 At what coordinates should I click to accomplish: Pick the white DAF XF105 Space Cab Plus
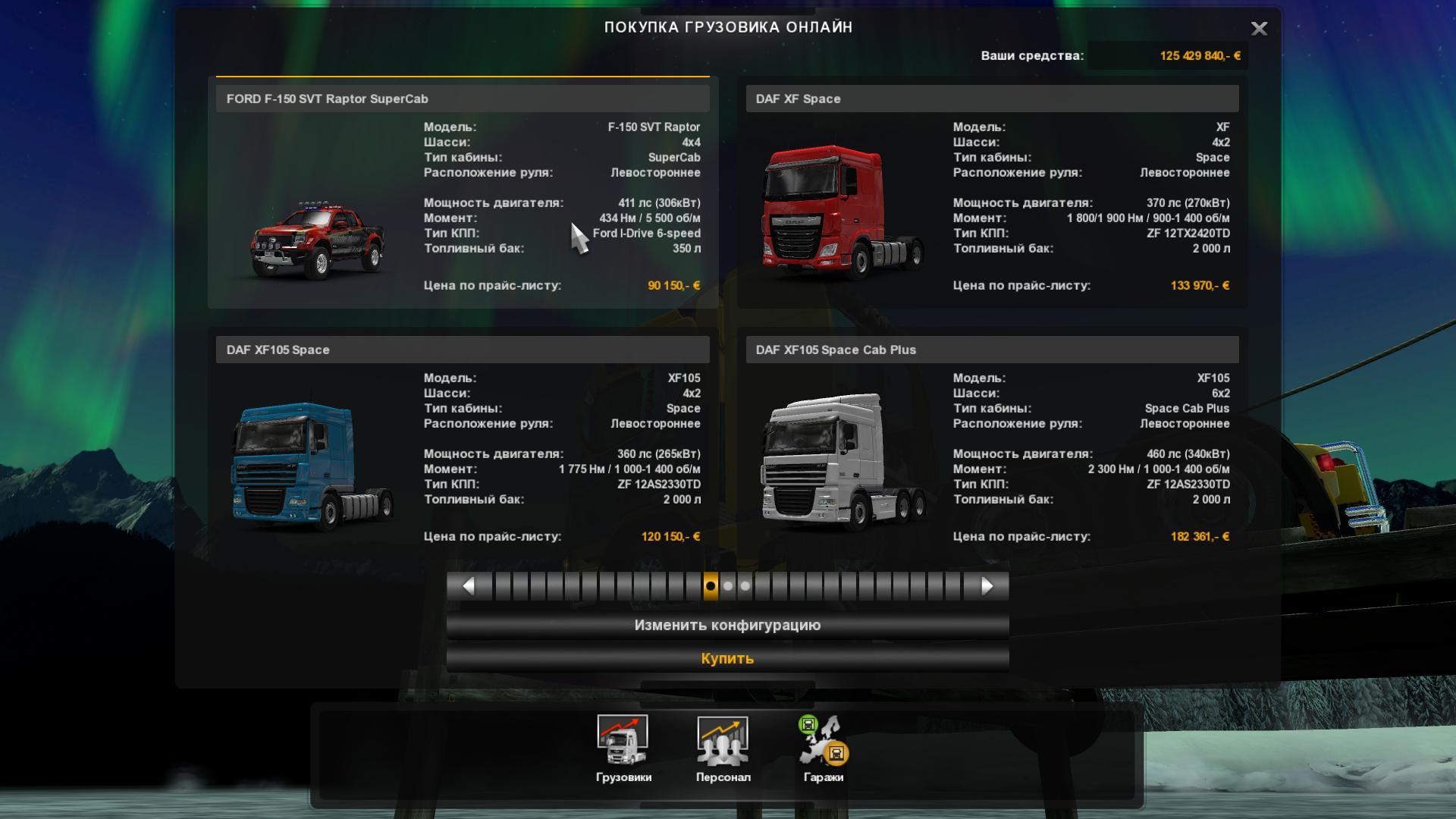click(991, 444)
